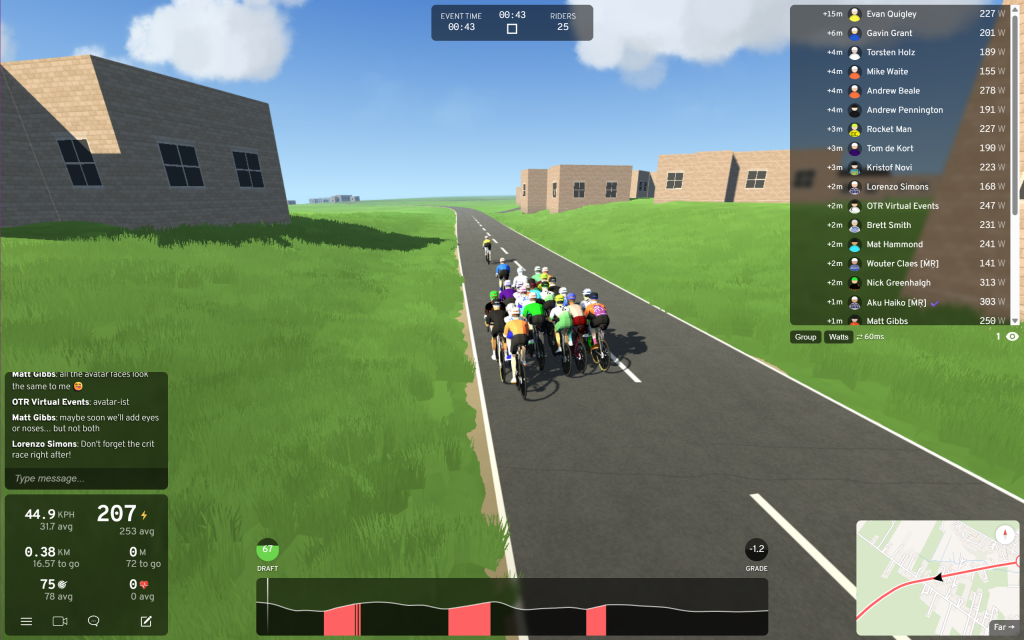Focus the Type message chat field
1024x640 pixels.
pyautogui.click(x=85, y=479)
